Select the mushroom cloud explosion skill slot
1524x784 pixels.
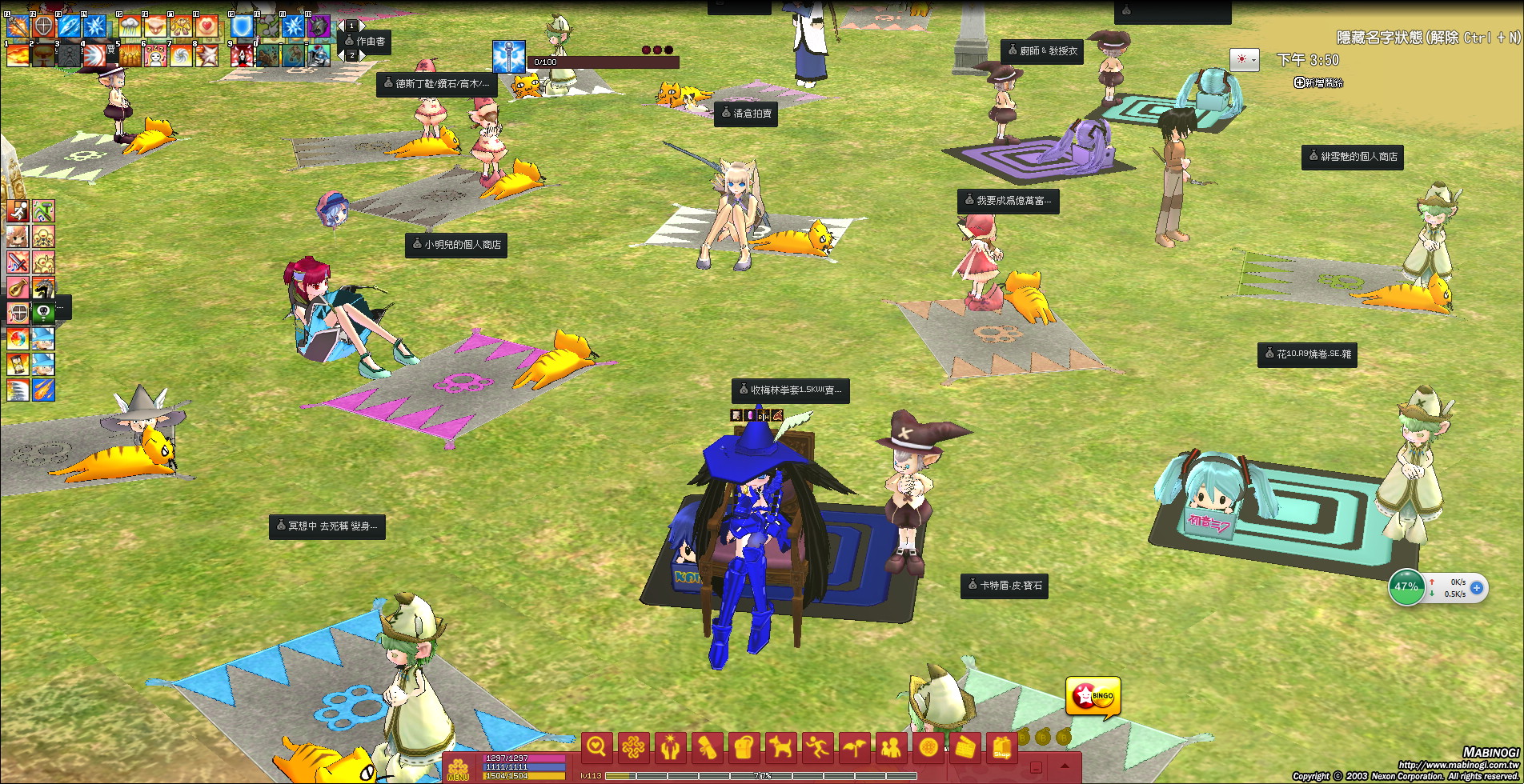[43, 55]
